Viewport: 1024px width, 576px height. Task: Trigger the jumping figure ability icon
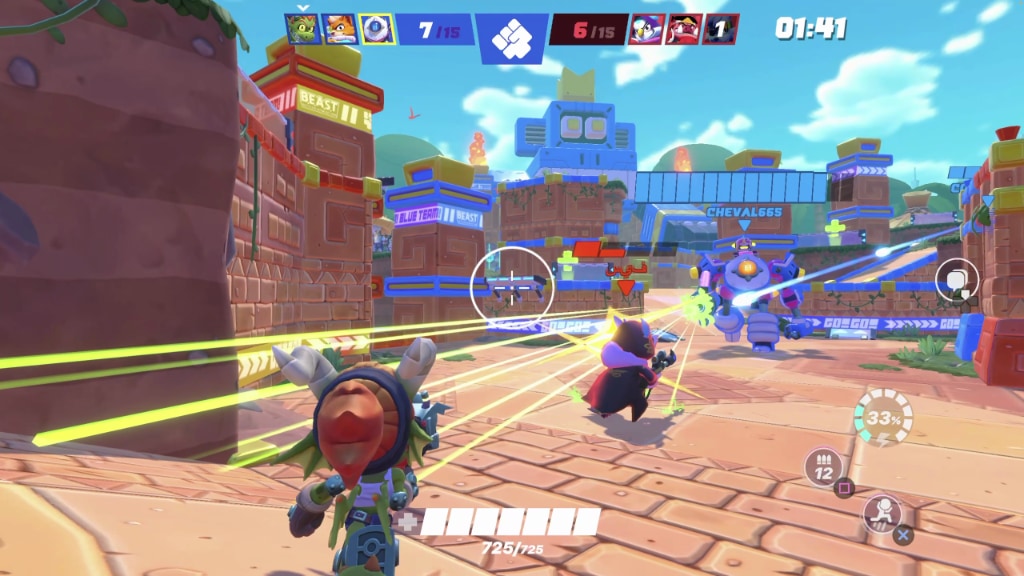click(x=881, y=513)
